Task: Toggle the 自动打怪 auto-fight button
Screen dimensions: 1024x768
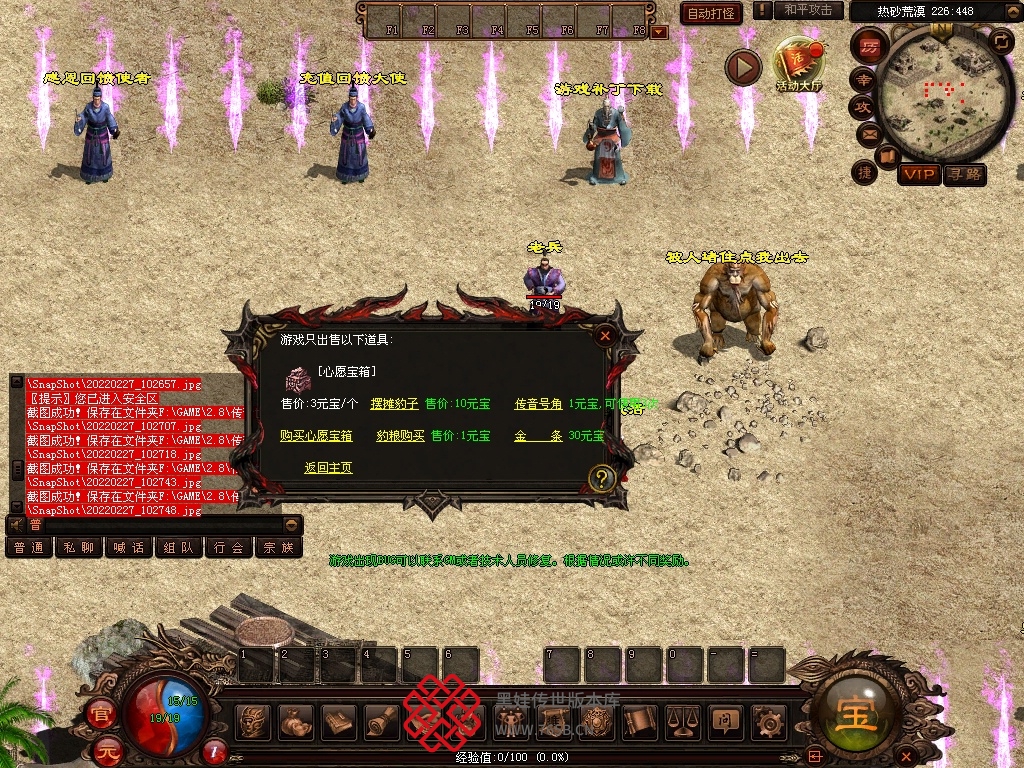Action: tap(711, 14)
